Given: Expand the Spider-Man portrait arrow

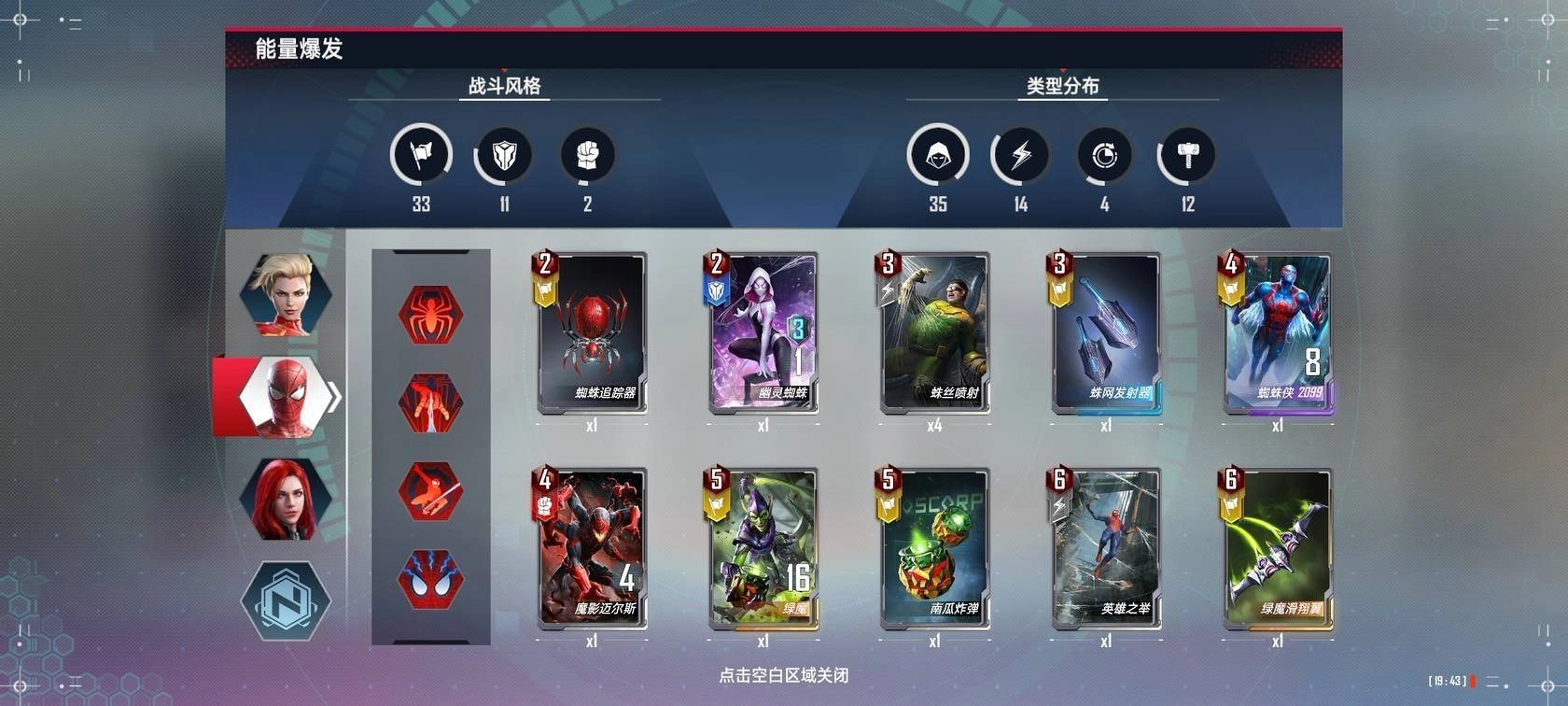Looking at the screenshot, I should (332, 396).
